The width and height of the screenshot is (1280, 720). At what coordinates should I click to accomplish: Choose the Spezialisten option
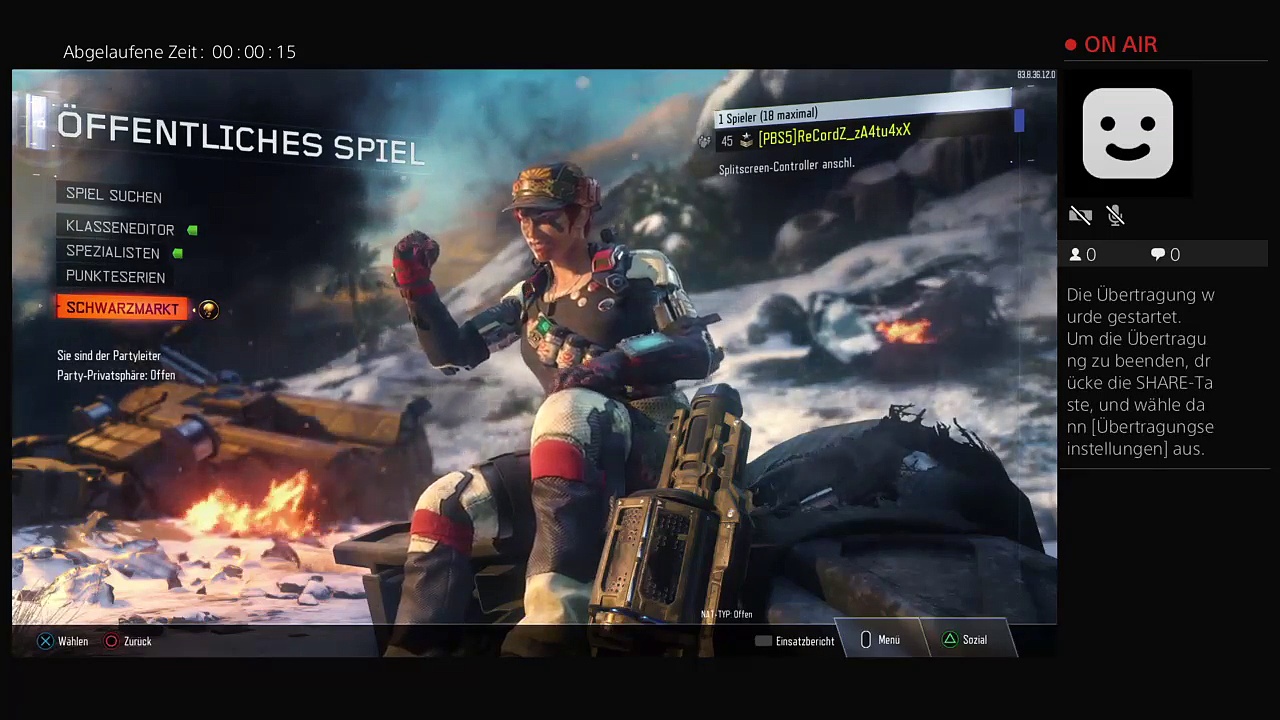point(113,253)
